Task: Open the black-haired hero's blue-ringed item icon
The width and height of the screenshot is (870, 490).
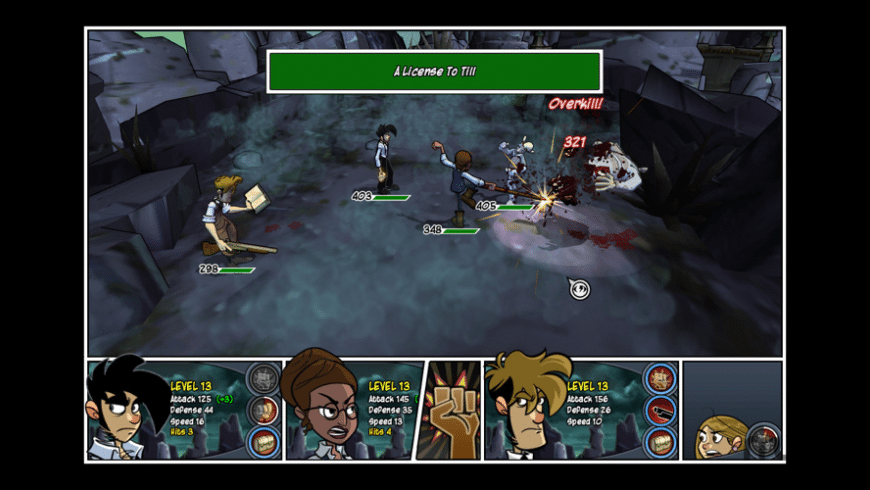Action: pos(263,442)
